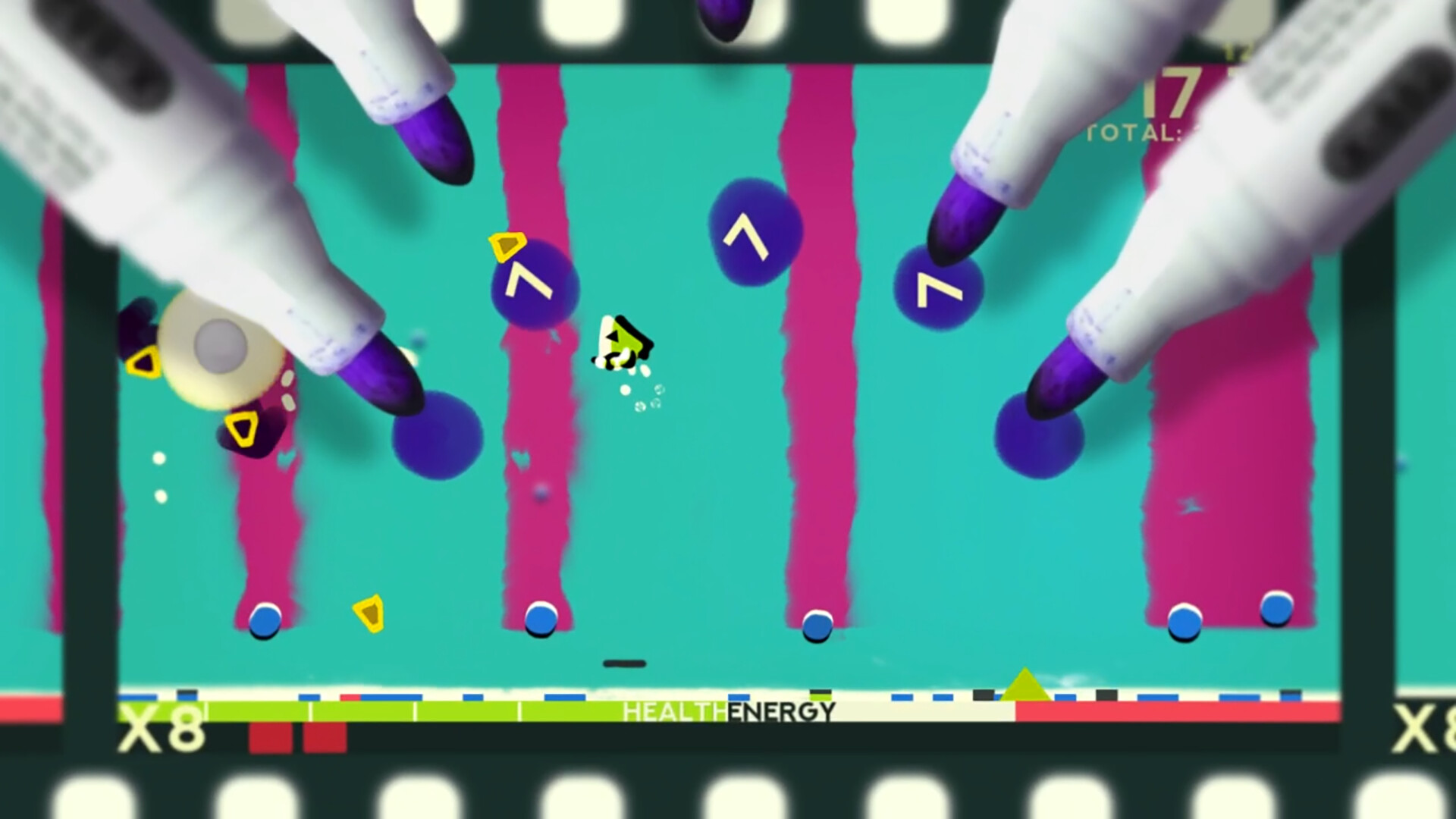Toggle the small black dash near the bottom
This screenshot has height=819, width=1456.
click(x=625, y=664)
